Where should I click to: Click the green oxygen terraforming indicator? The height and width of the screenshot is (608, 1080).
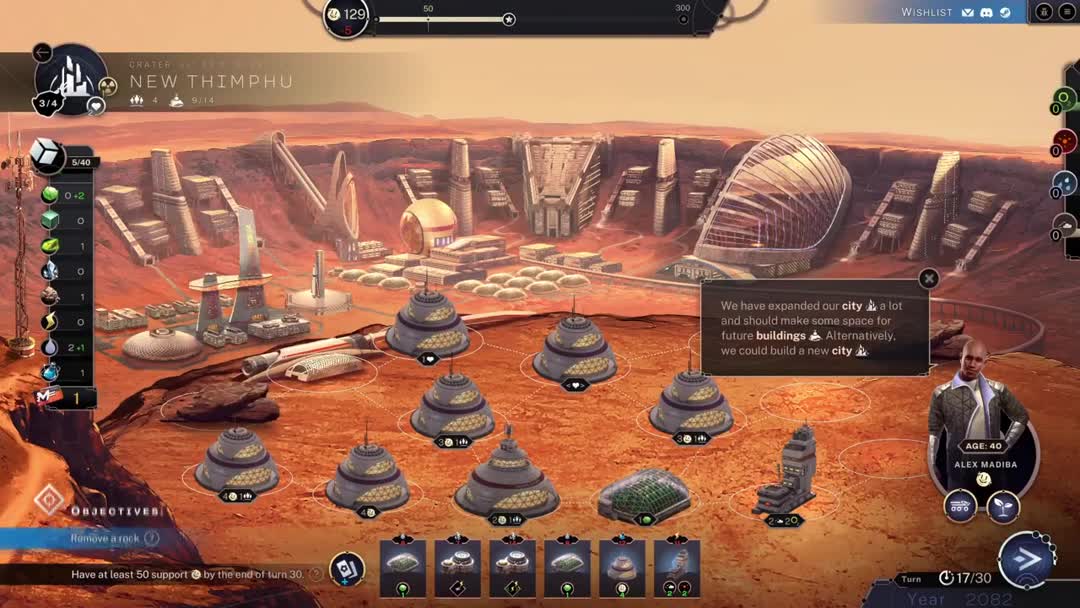pos(1063,99)
